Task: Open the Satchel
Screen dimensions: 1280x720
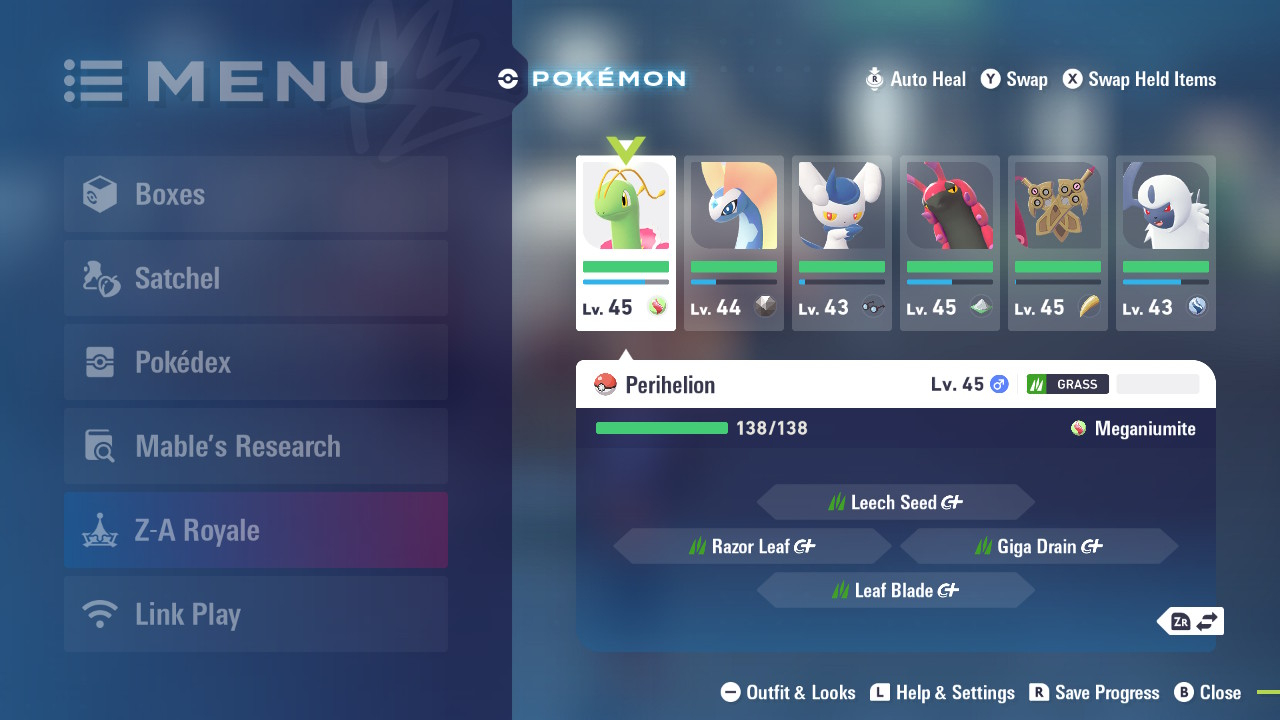Action: (x=256, y=278)
